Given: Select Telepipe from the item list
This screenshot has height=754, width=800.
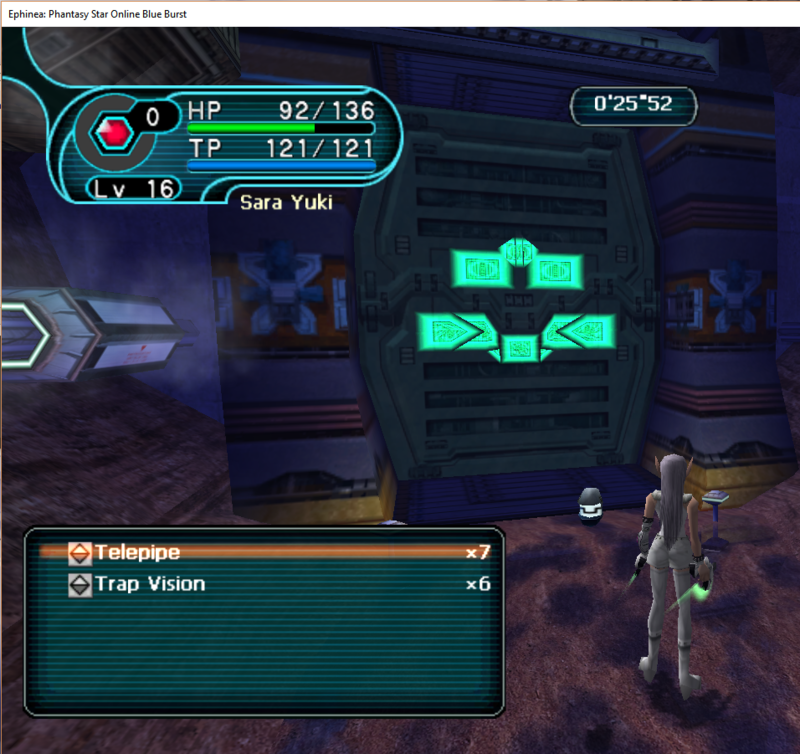Looking at the screenshot, I should [x=138, y=552].
